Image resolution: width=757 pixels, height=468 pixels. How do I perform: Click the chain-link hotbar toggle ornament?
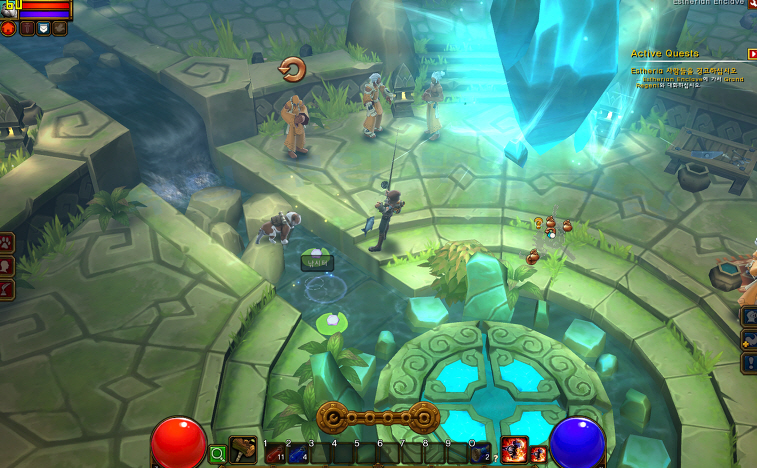click(378, 417)
